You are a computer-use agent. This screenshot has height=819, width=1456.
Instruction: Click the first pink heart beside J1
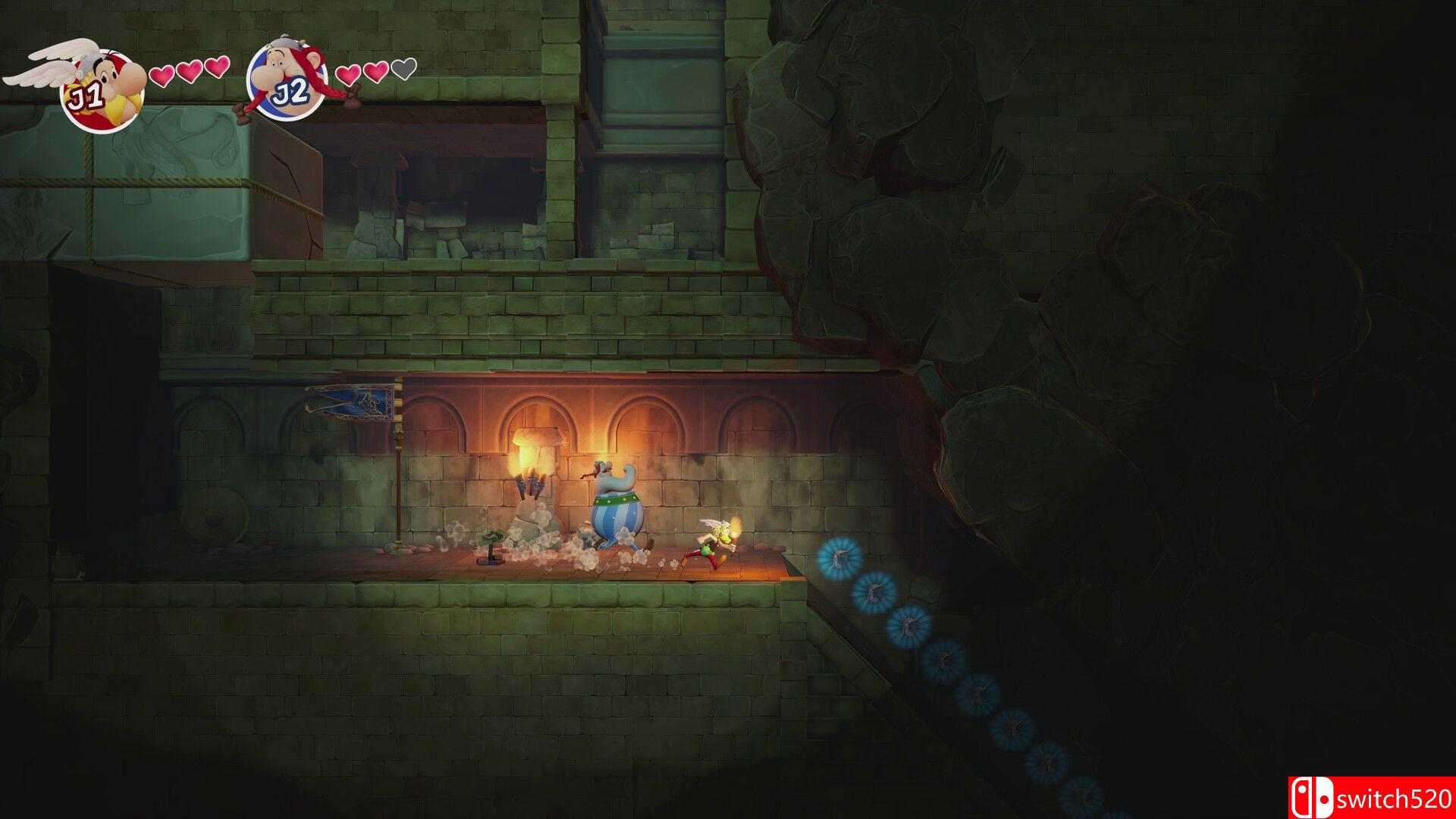162,76
